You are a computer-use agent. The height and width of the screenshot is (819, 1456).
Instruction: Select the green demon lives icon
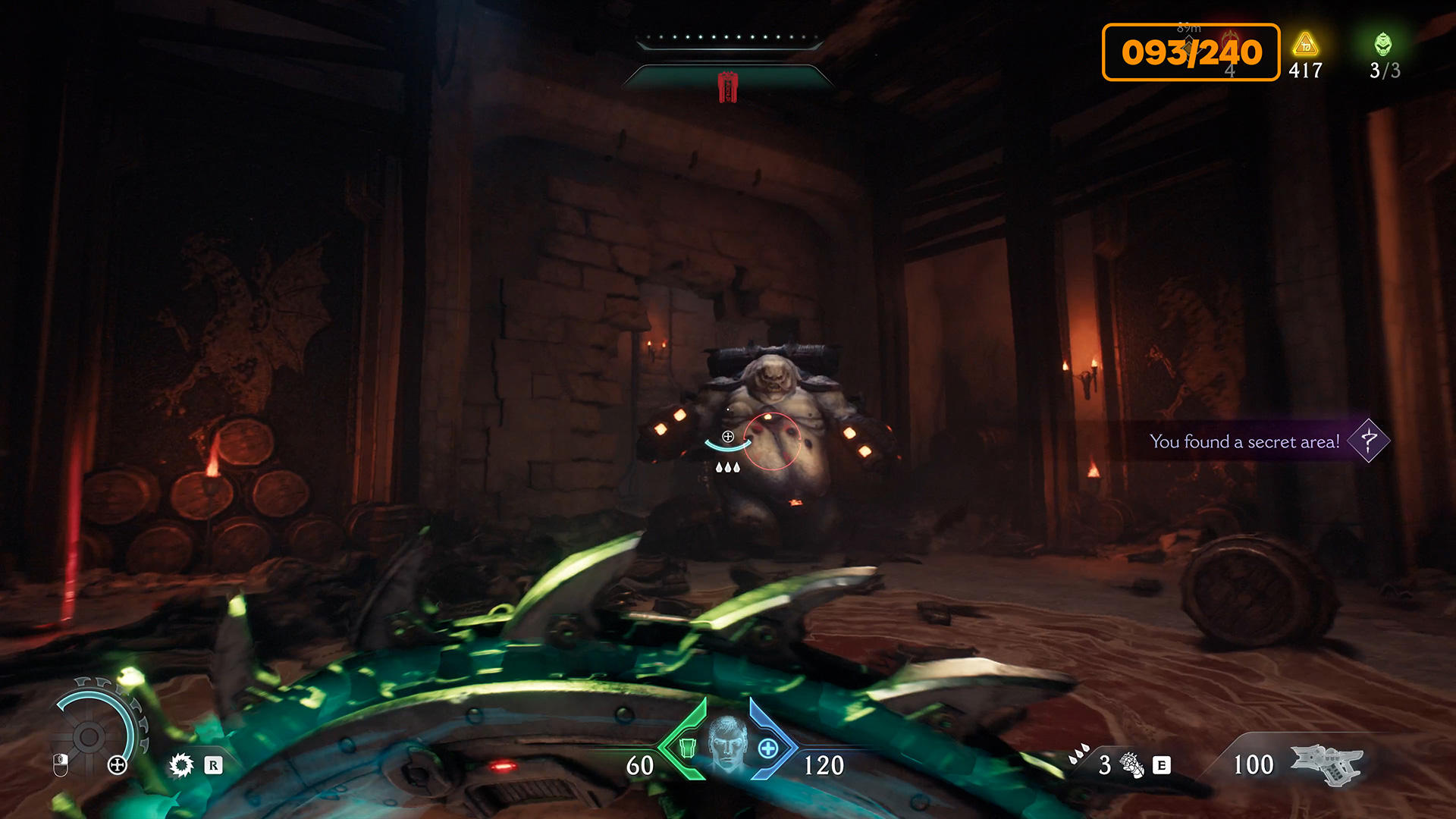click(1383, 44)
